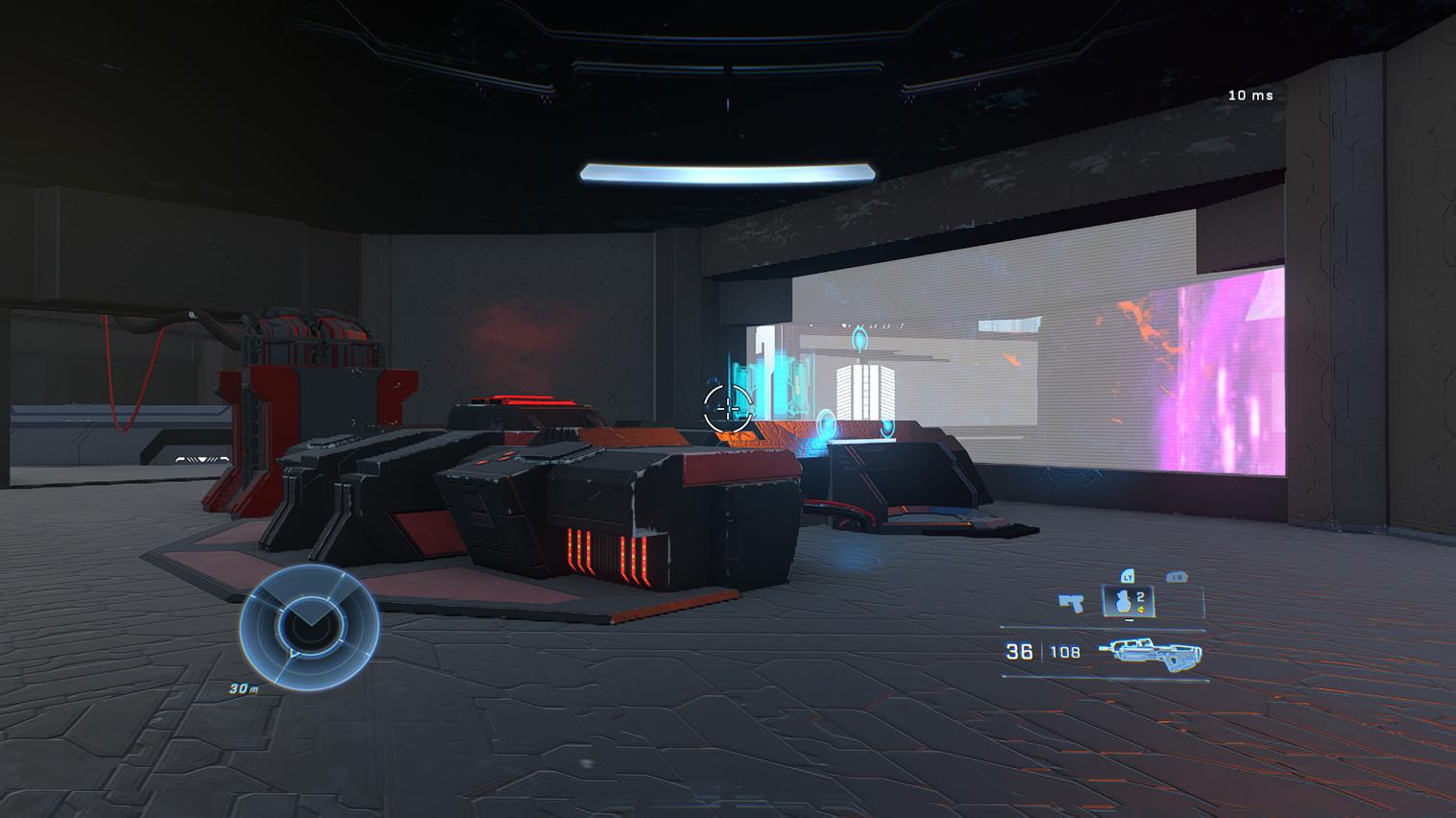The width and height of the screenshot is (1456, 818).
Task: Select the reserve ammo value 108
Action: (1065, 651)
